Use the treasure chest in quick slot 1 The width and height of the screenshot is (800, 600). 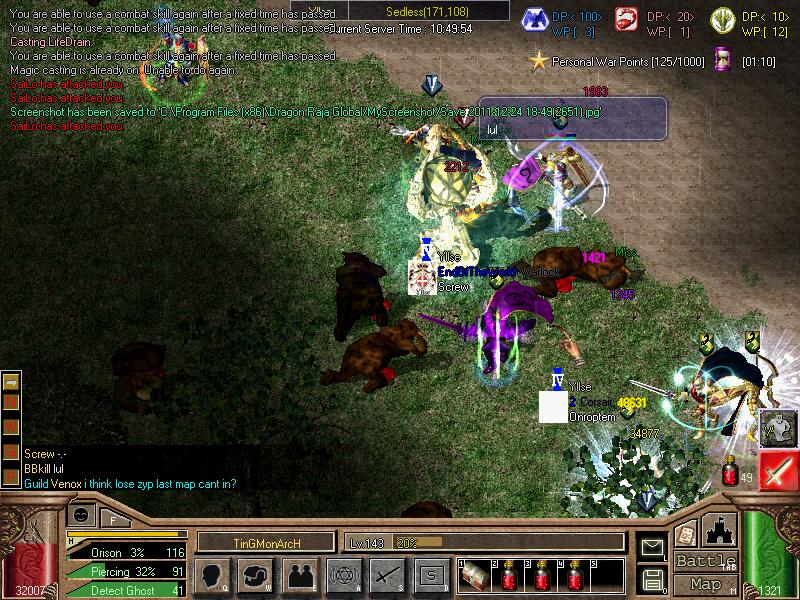point(473,577)
